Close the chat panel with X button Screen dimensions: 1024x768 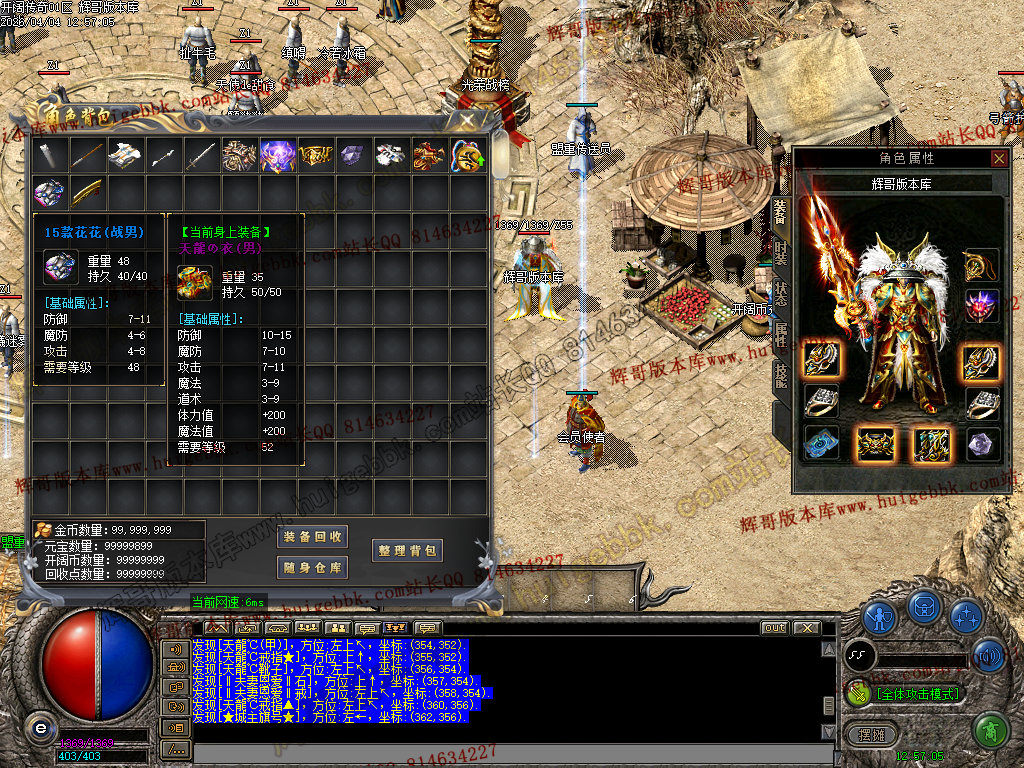(805, 628)
